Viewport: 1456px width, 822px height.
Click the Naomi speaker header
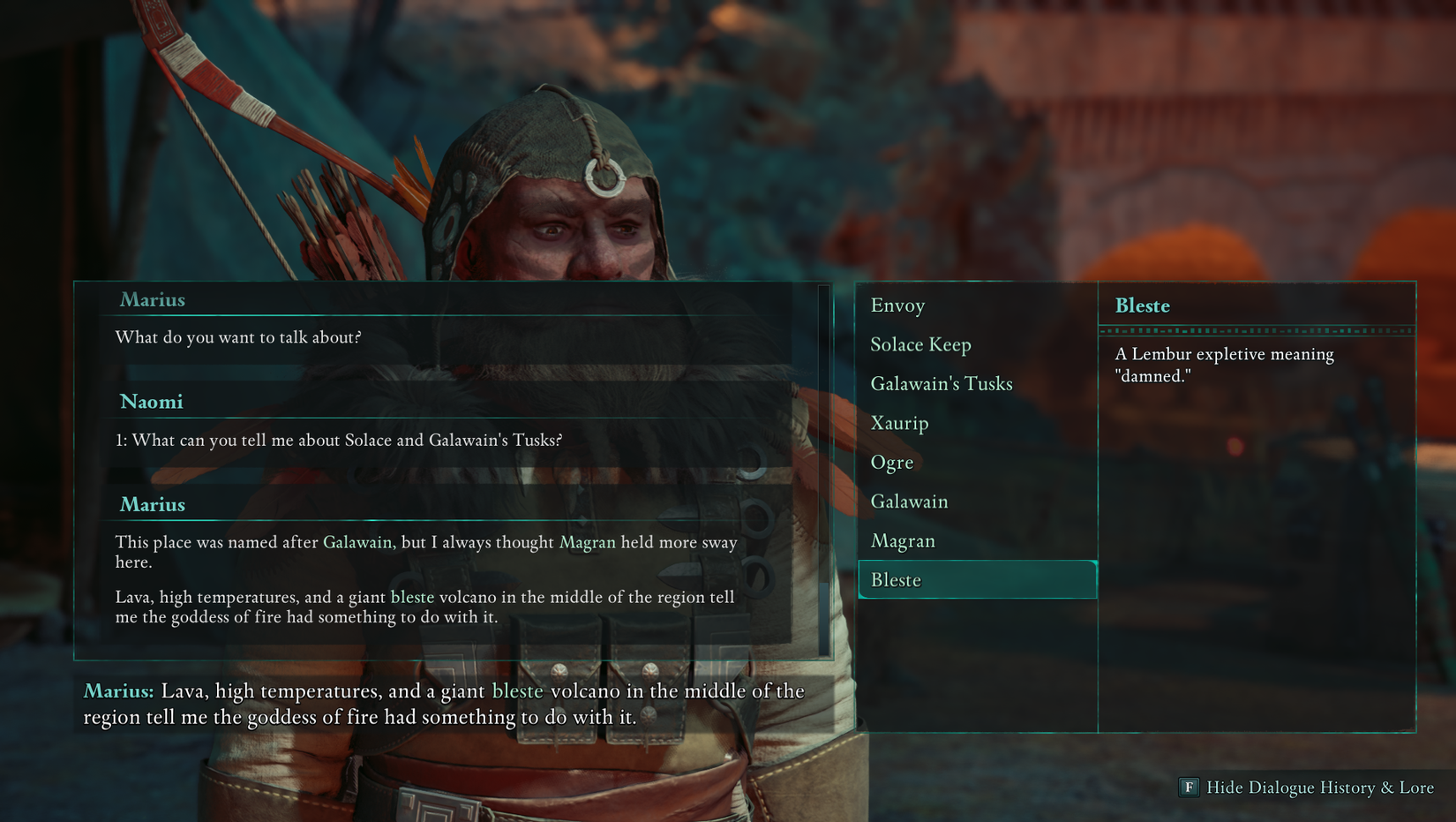pos(152,402)
